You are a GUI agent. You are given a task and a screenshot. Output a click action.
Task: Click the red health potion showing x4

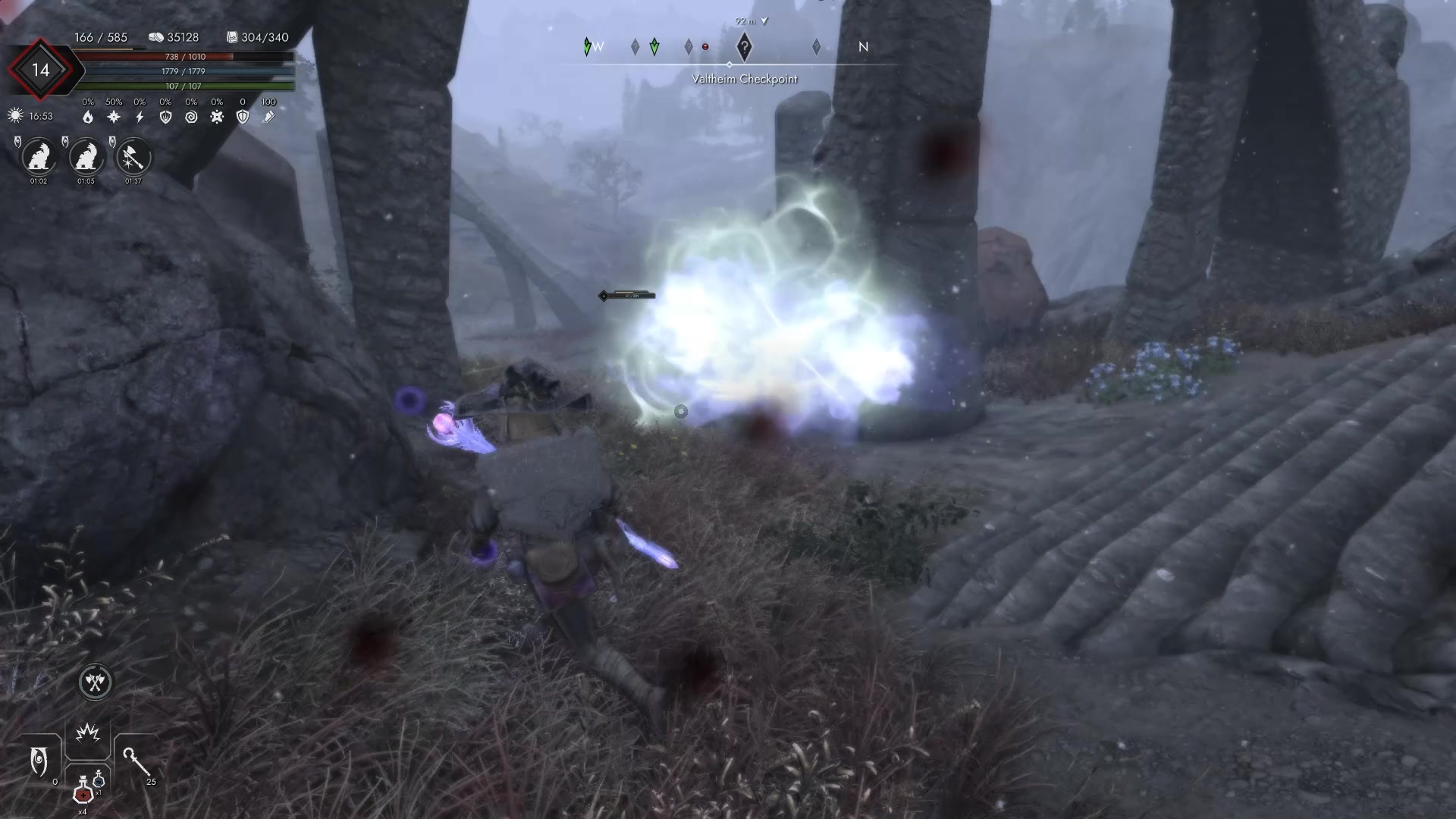[82, 793]
